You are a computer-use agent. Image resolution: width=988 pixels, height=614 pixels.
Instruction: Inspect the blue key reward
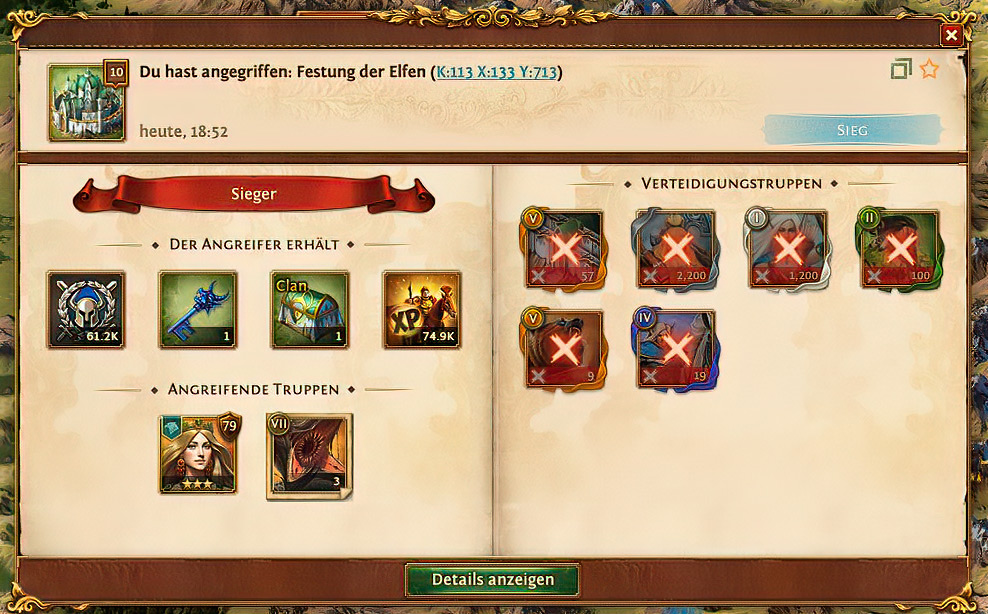pyautogui.click(x=198, y=310)
